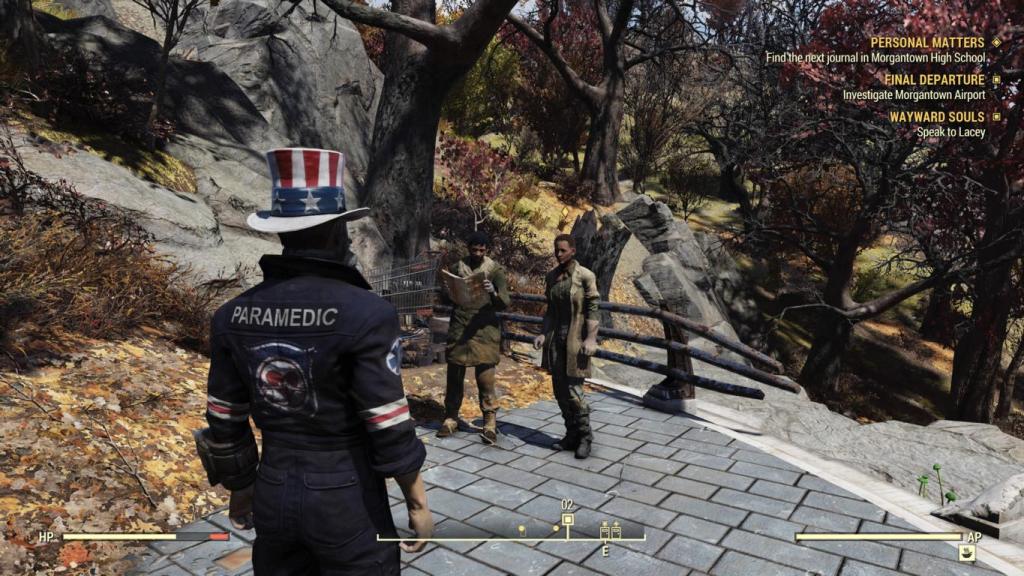Click the paired location markers on the compass
1024x576 pixels.
610,532
